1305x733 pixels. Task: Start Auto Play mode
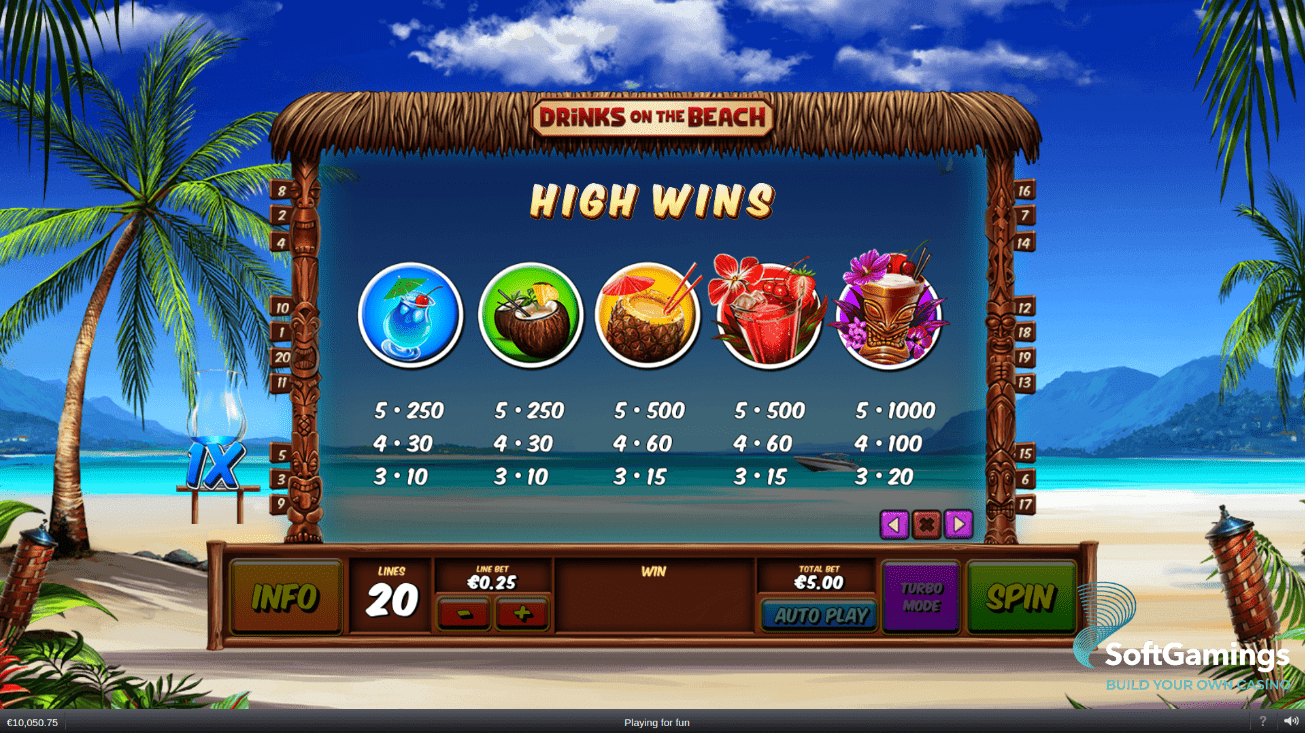click(x=819, y=615)
